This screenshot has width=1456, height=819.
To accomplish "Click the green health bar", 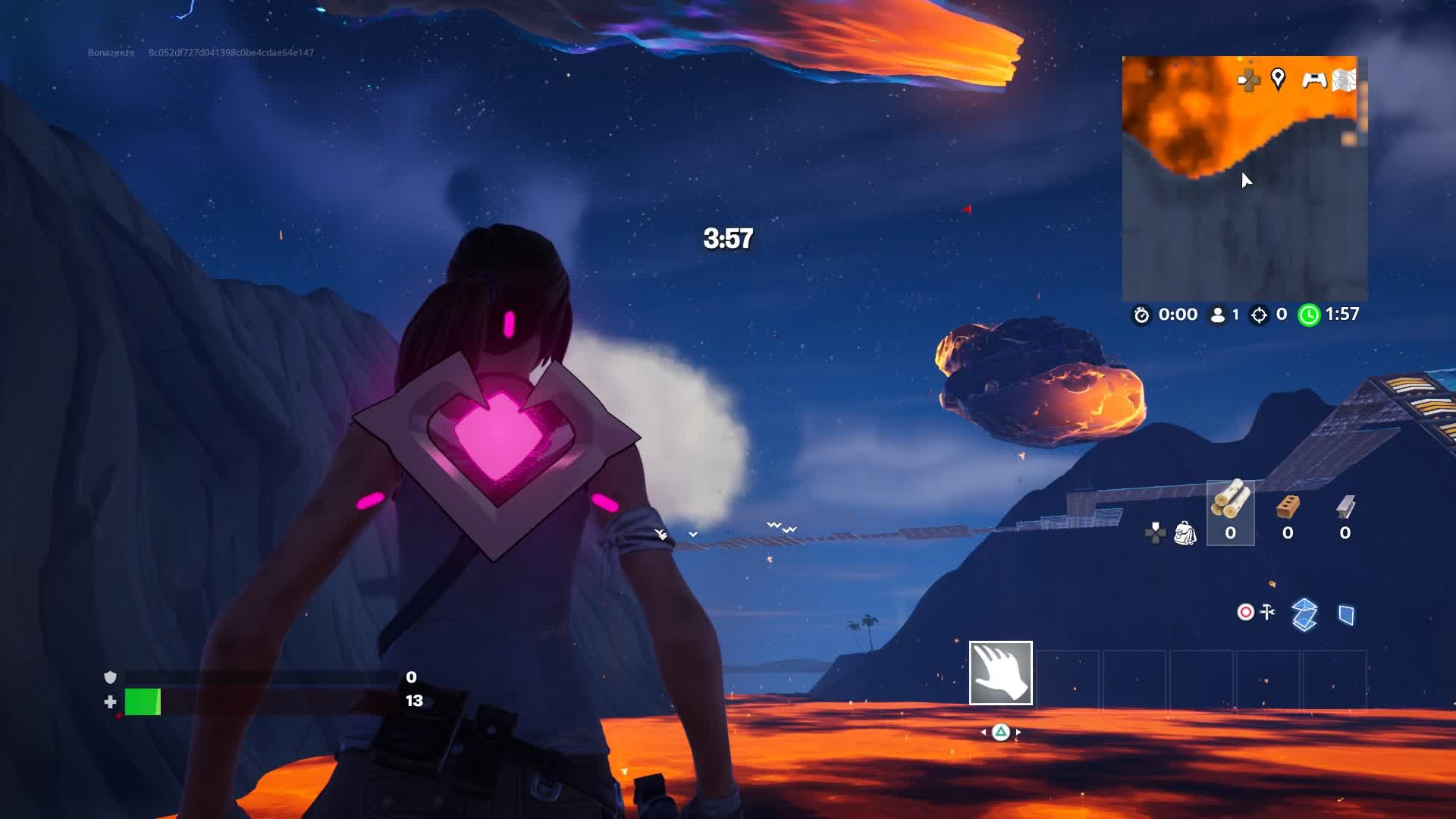I will (143, 703).
